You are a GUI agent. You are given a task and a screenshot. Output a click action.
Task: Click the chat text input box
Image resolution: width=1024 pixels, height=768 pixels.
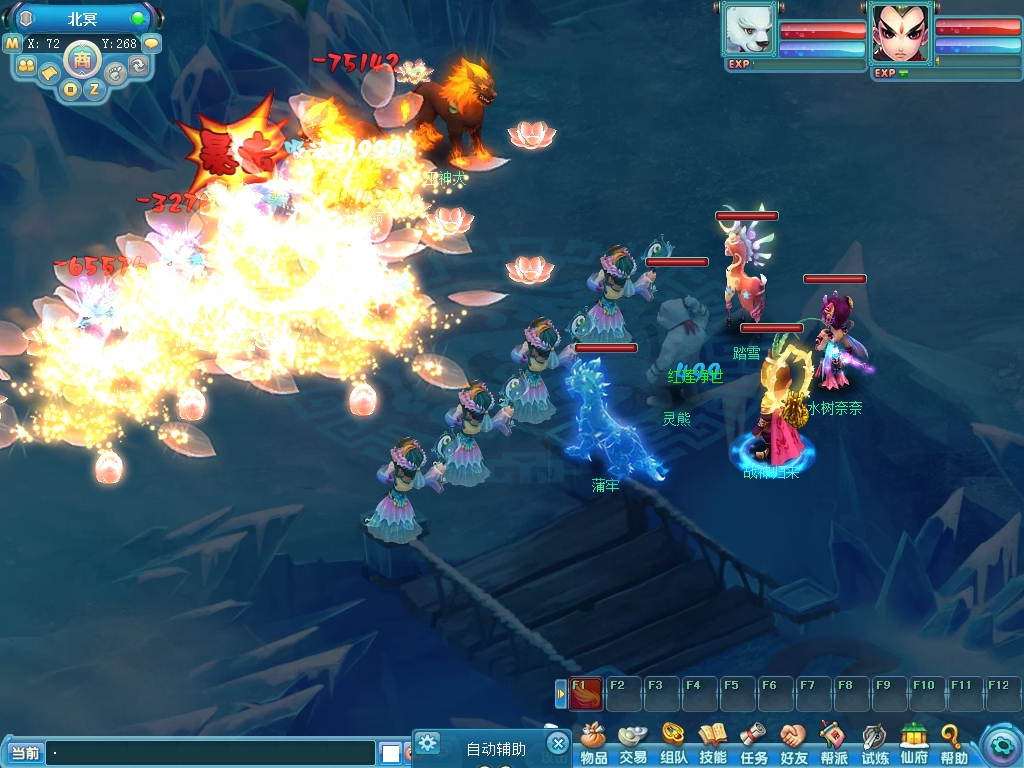click(210, 753)
